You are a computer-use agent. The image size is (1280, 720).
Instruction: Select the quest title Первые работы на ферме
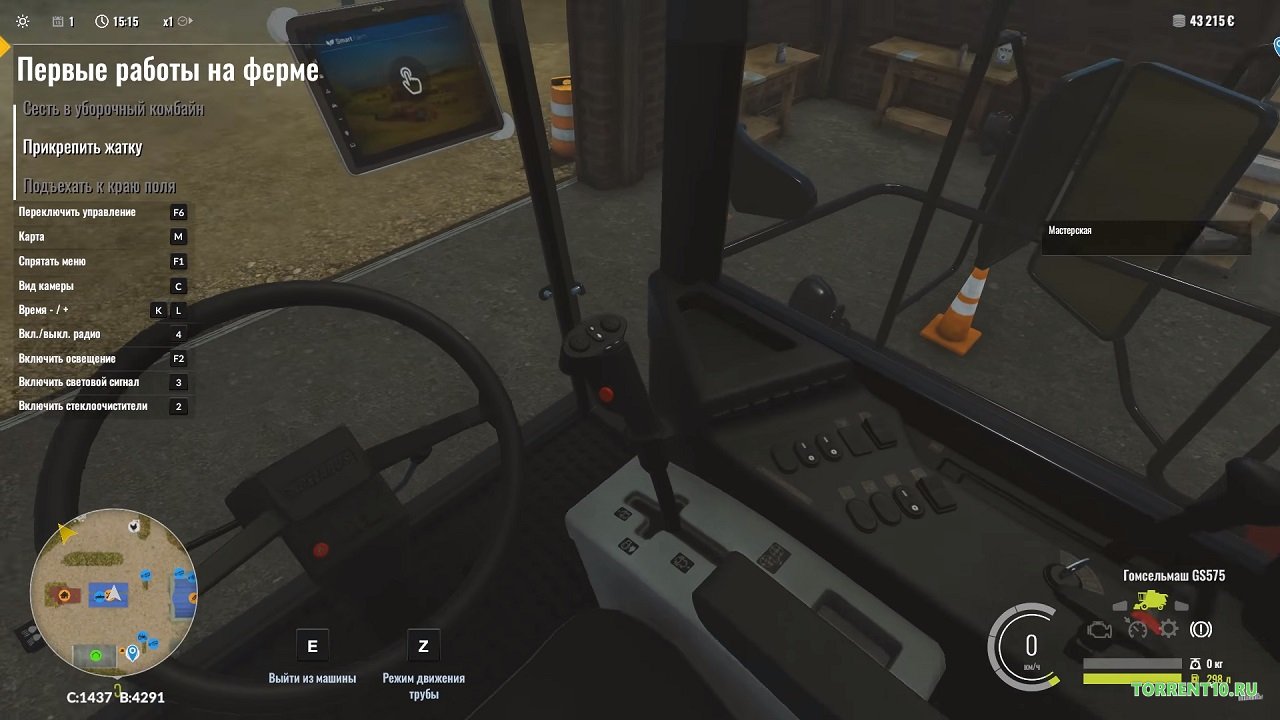[168, 70]
